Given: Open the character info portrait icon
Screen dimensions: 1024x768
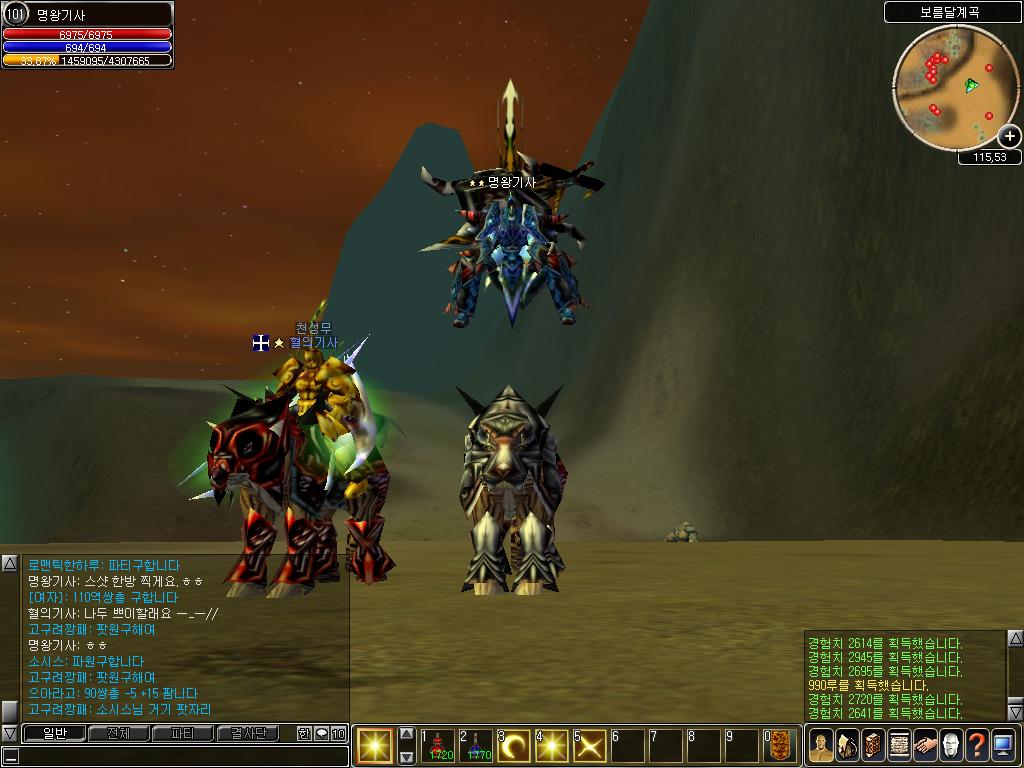Looking at the screenshot, I should pos(821,745).
